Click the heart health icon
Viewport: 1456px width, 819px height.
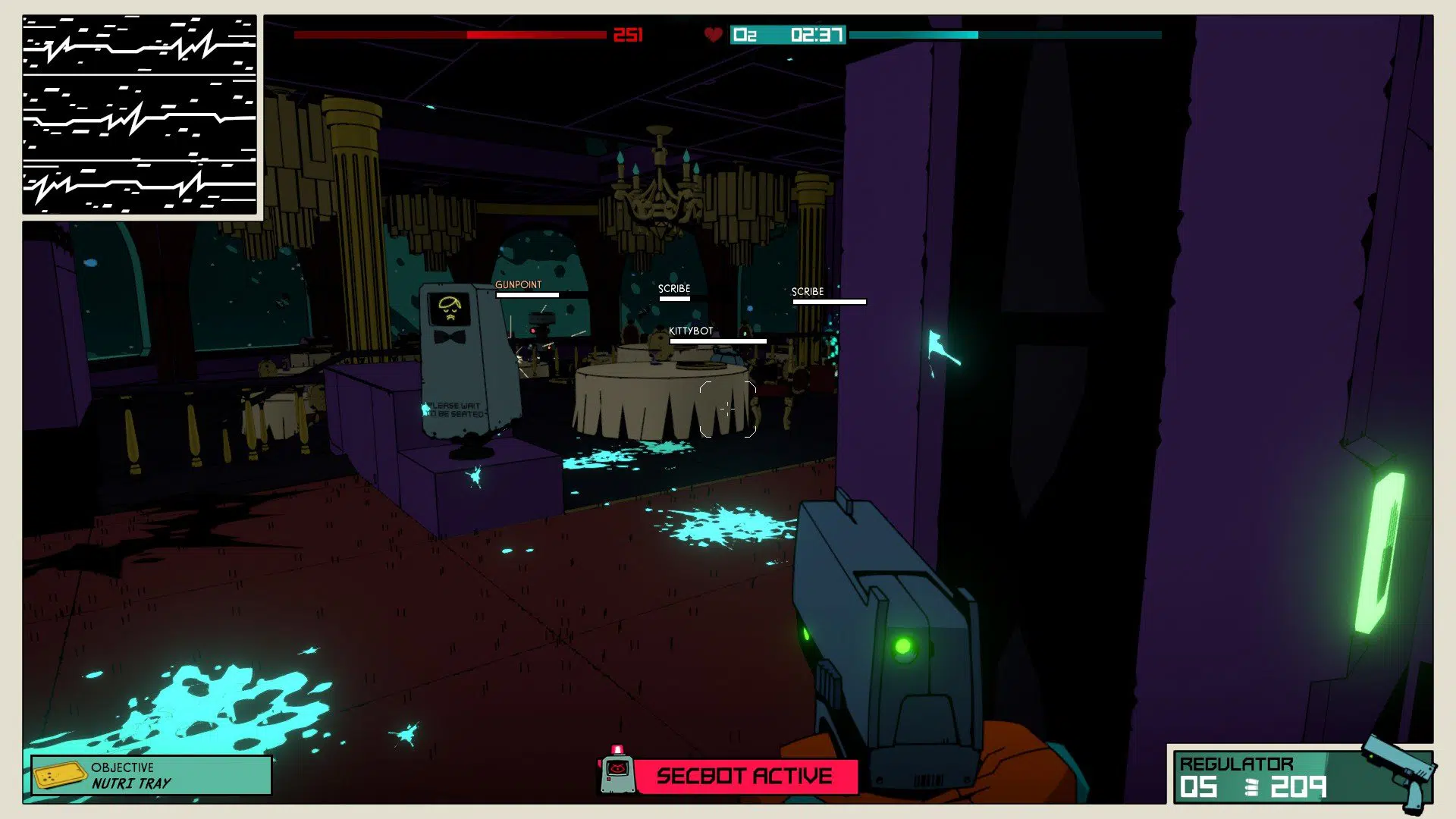point(712,34)
